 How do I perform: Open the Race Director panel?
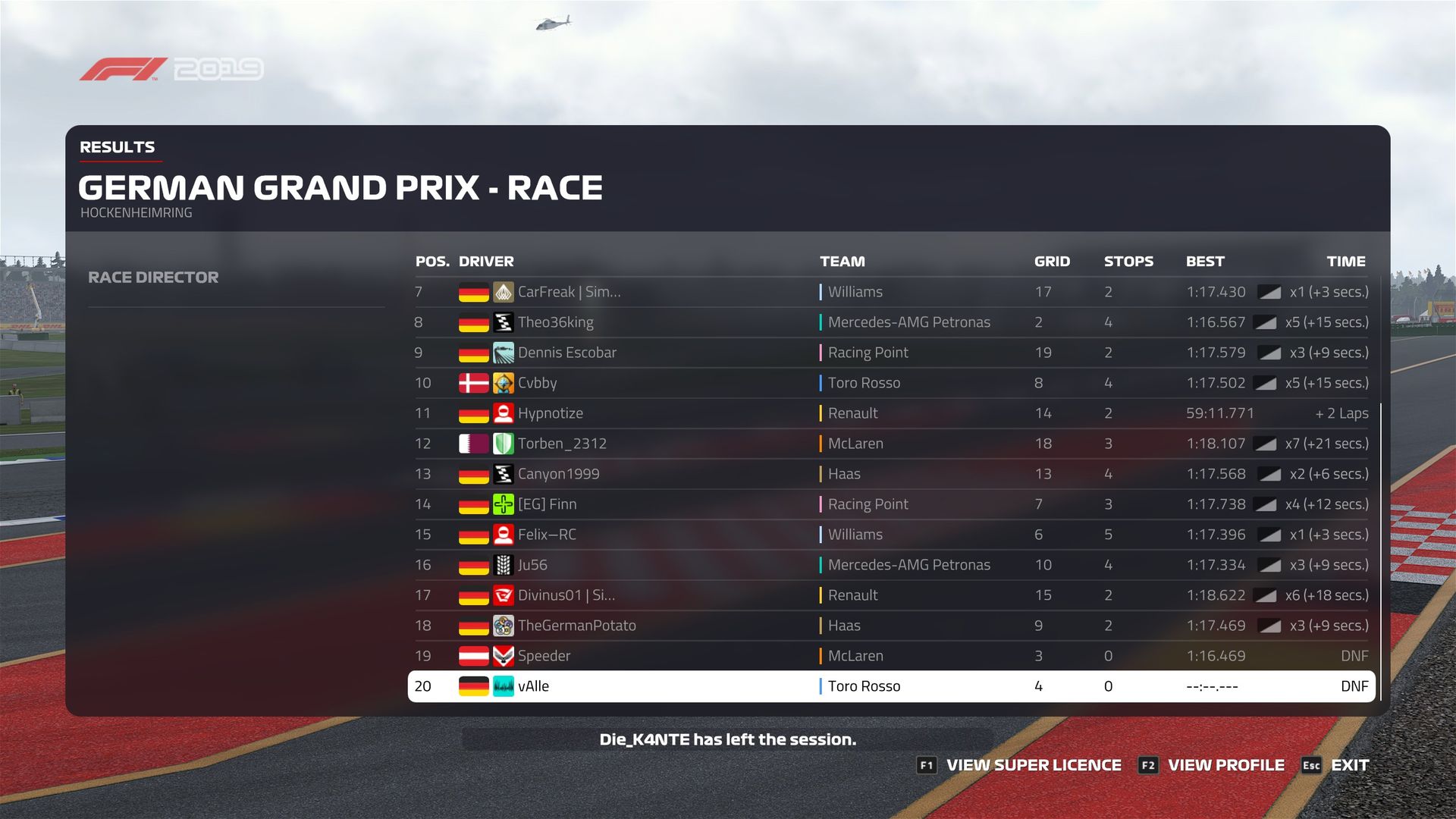pyautogui.click(x=153, y=278)
